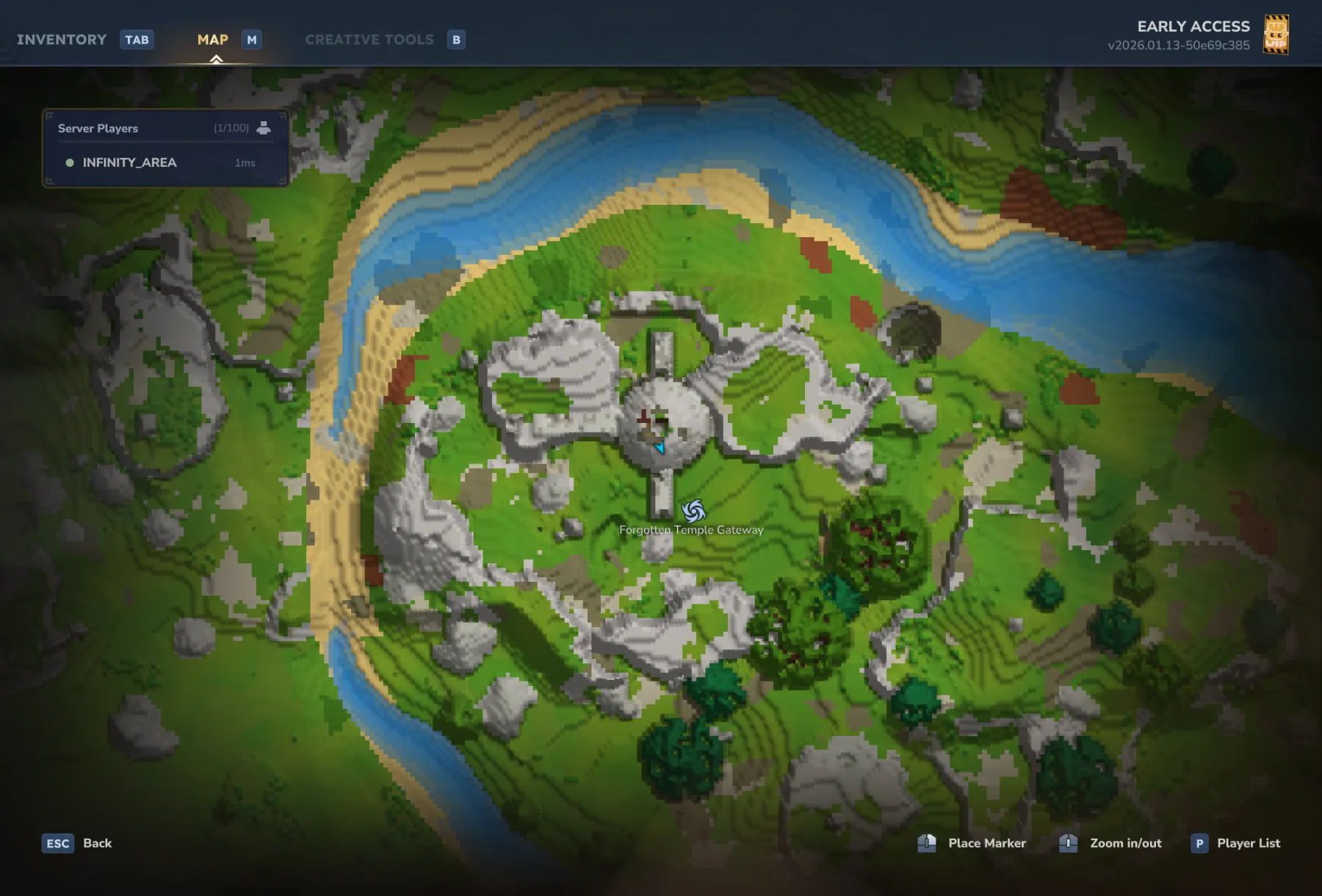1322x896 pixels.
Task: Select INFINITY_AREA in the player list
Action: [x=130, y=162]
